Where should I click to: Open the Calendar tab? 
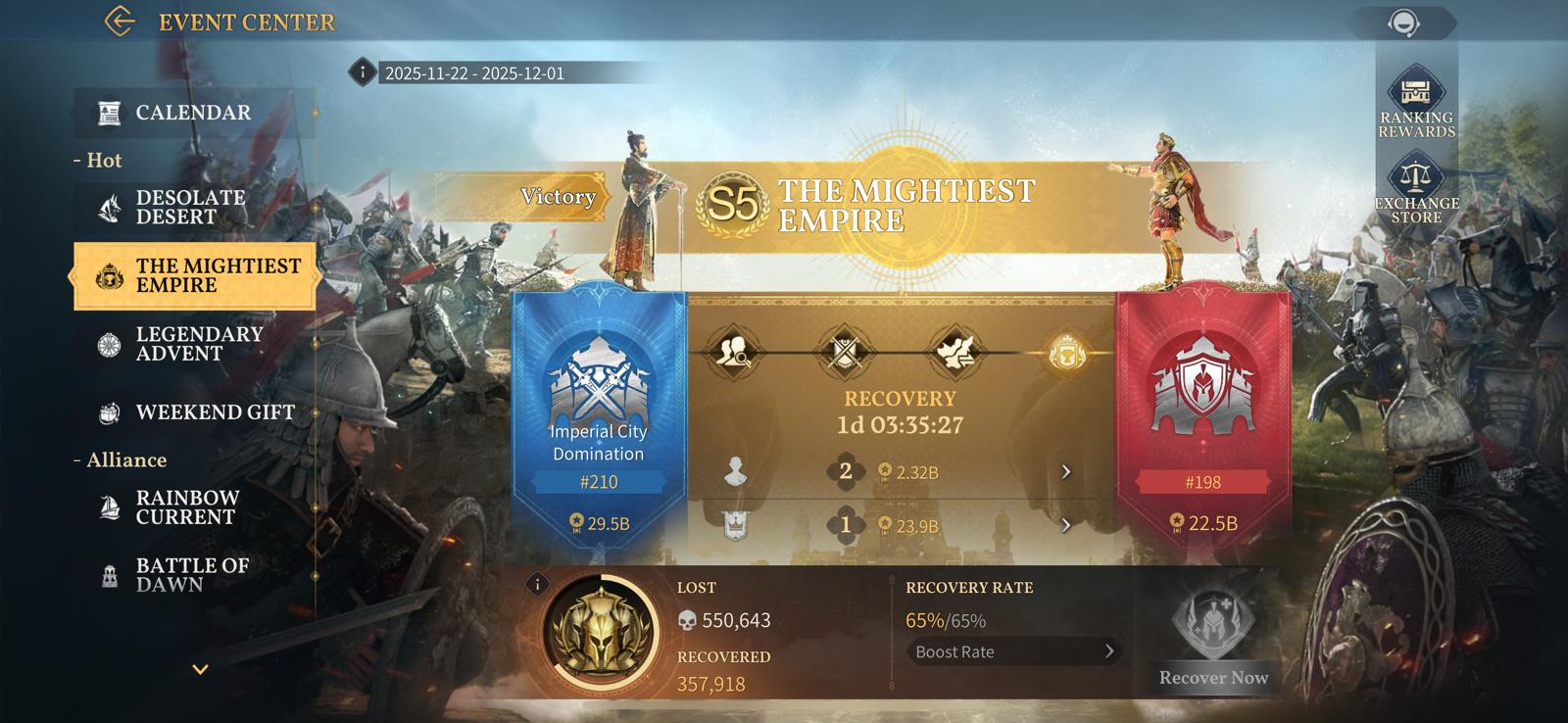(x=193, y=113)
